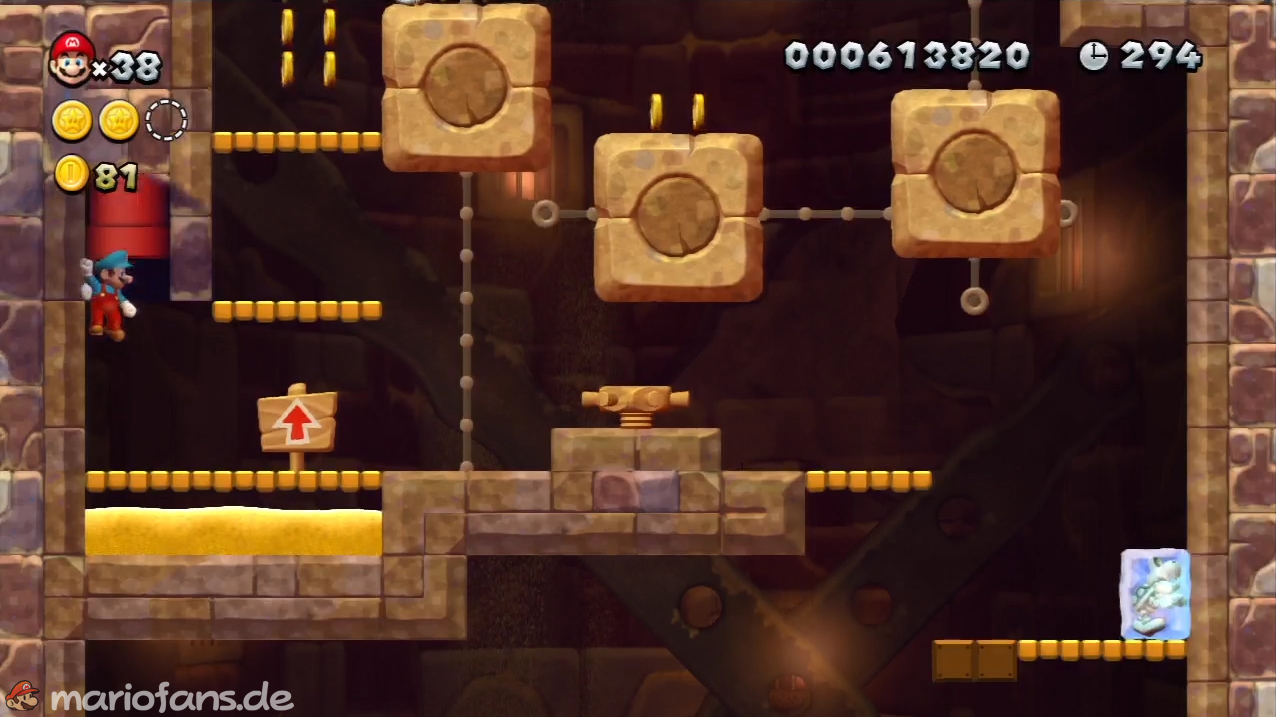The image size is (1276, 717).
Task: Click the Mario head lives icon
Action: coord(71,58)
